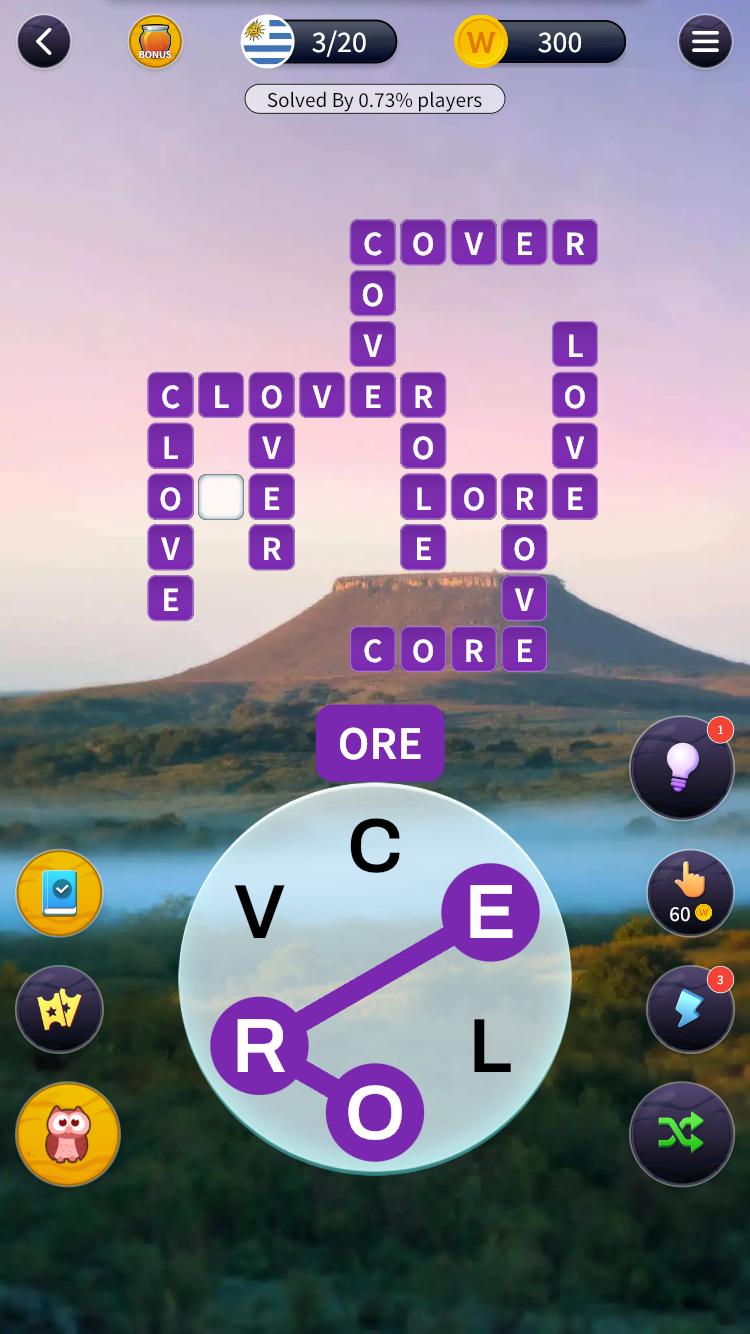Open the blue book dictionary
Image resolution: width=750 pixels, height=1334 pixels.
coord(60,893)
